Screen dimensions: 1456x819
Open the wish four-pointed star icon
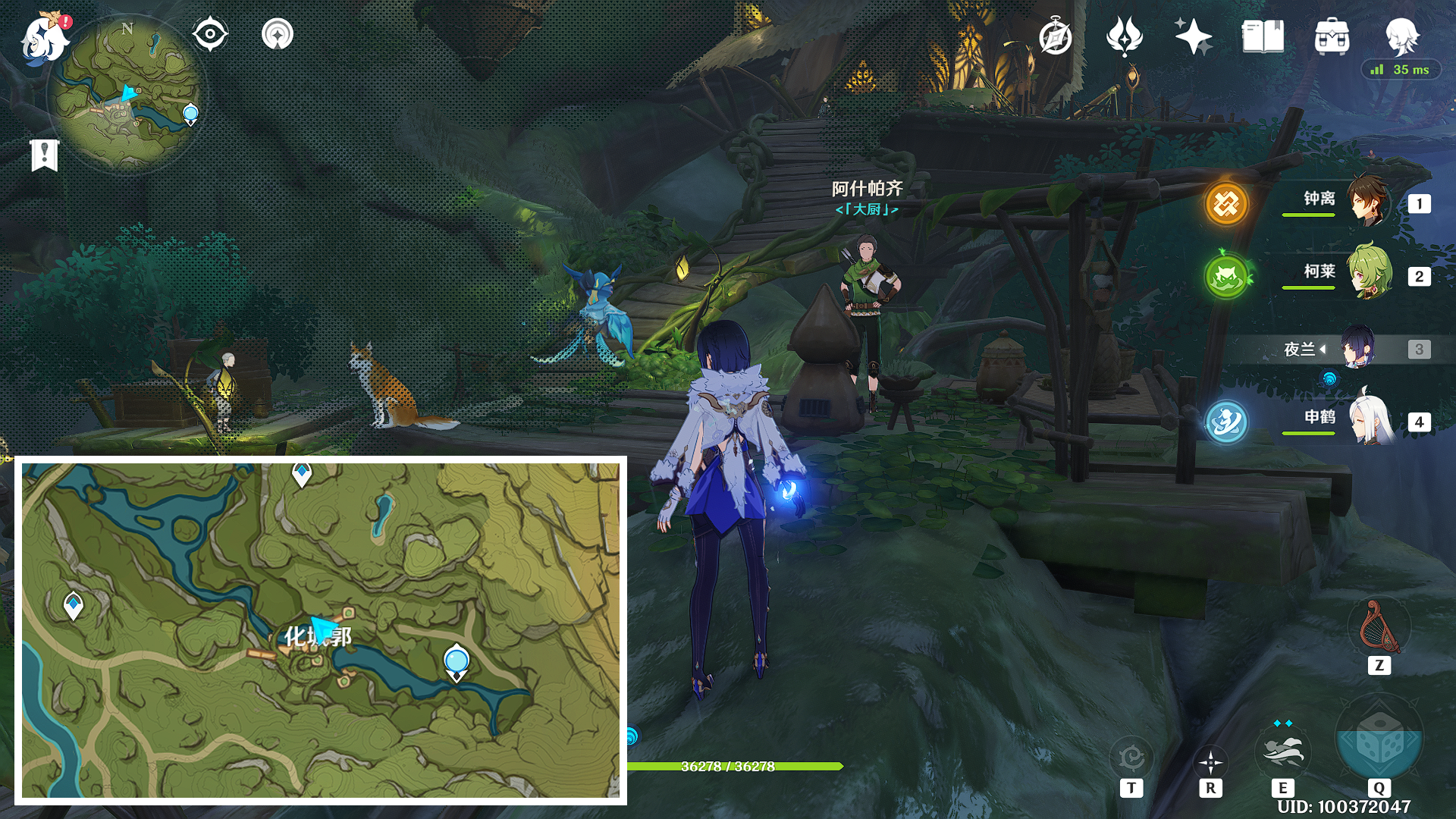[1193, 36]
